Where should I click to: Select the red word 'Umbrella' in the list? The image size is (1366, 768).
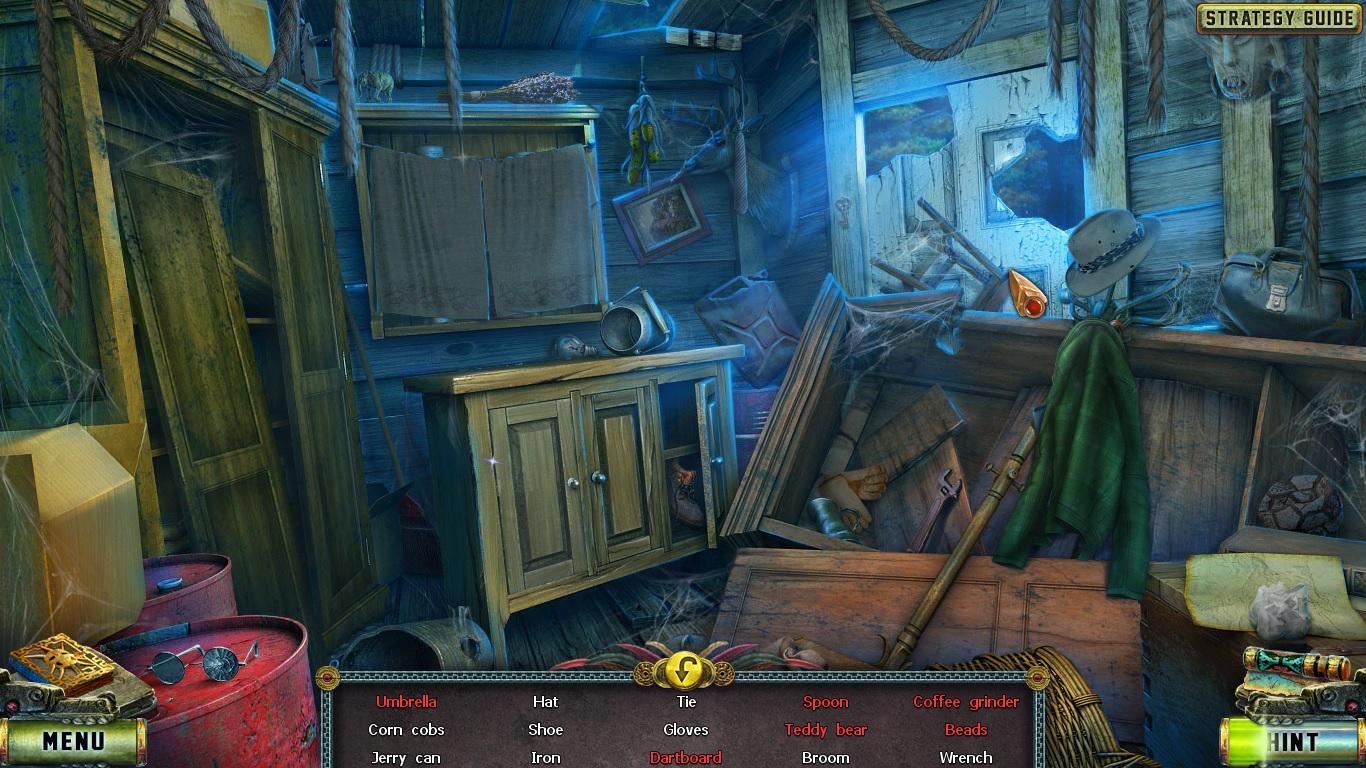pyautogui.click(x=407, y=702)
